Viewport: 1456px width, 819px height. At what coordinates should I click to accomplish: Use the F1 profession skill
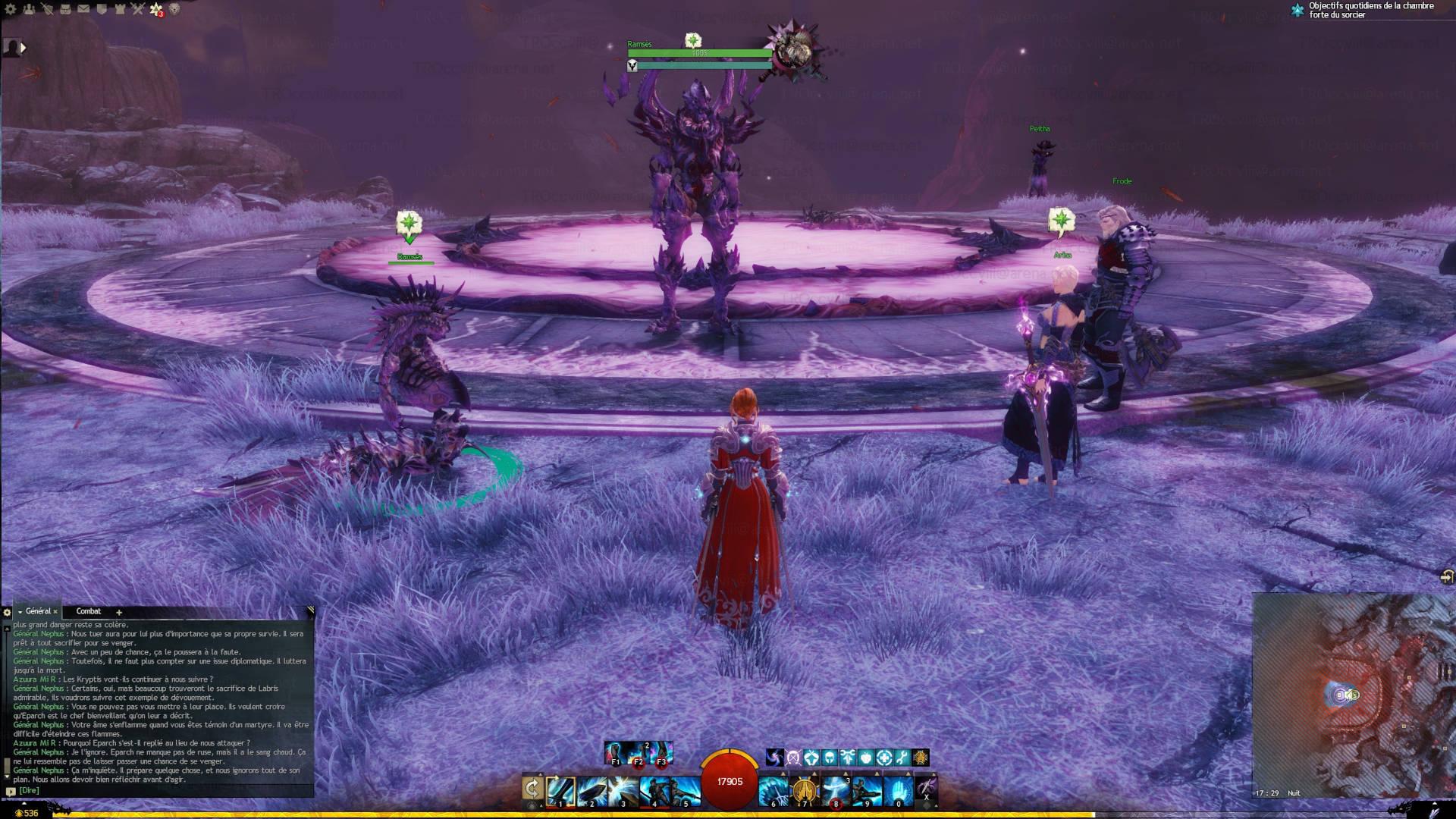616,753
